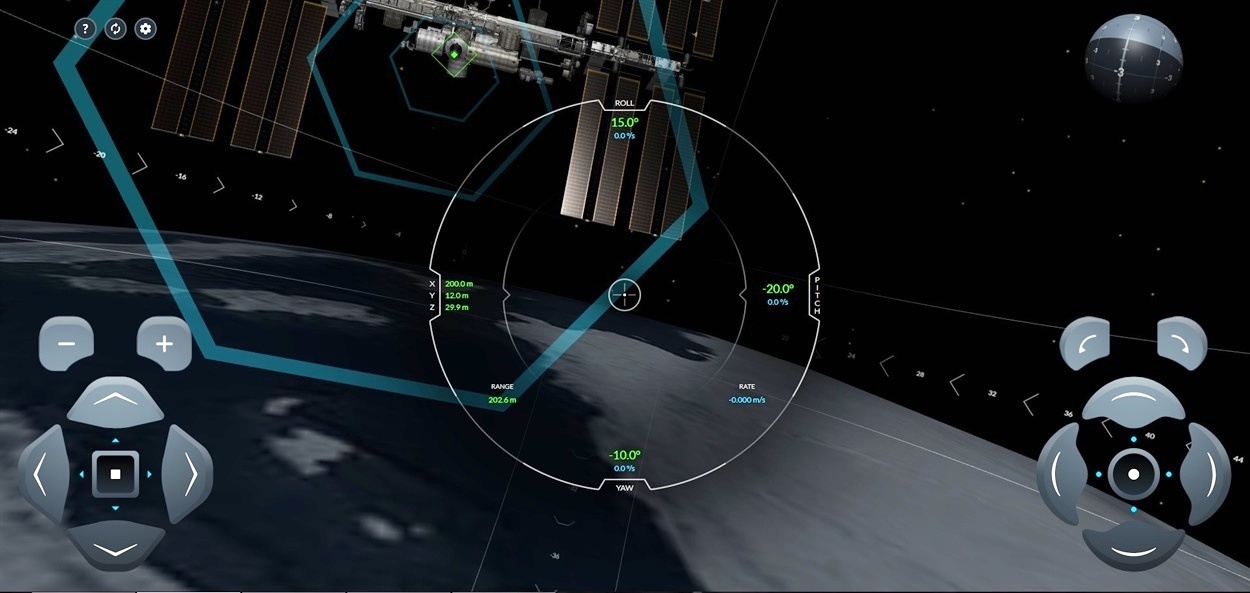
Task: Open the settings gear icon
Action: [x=146, y=29]
